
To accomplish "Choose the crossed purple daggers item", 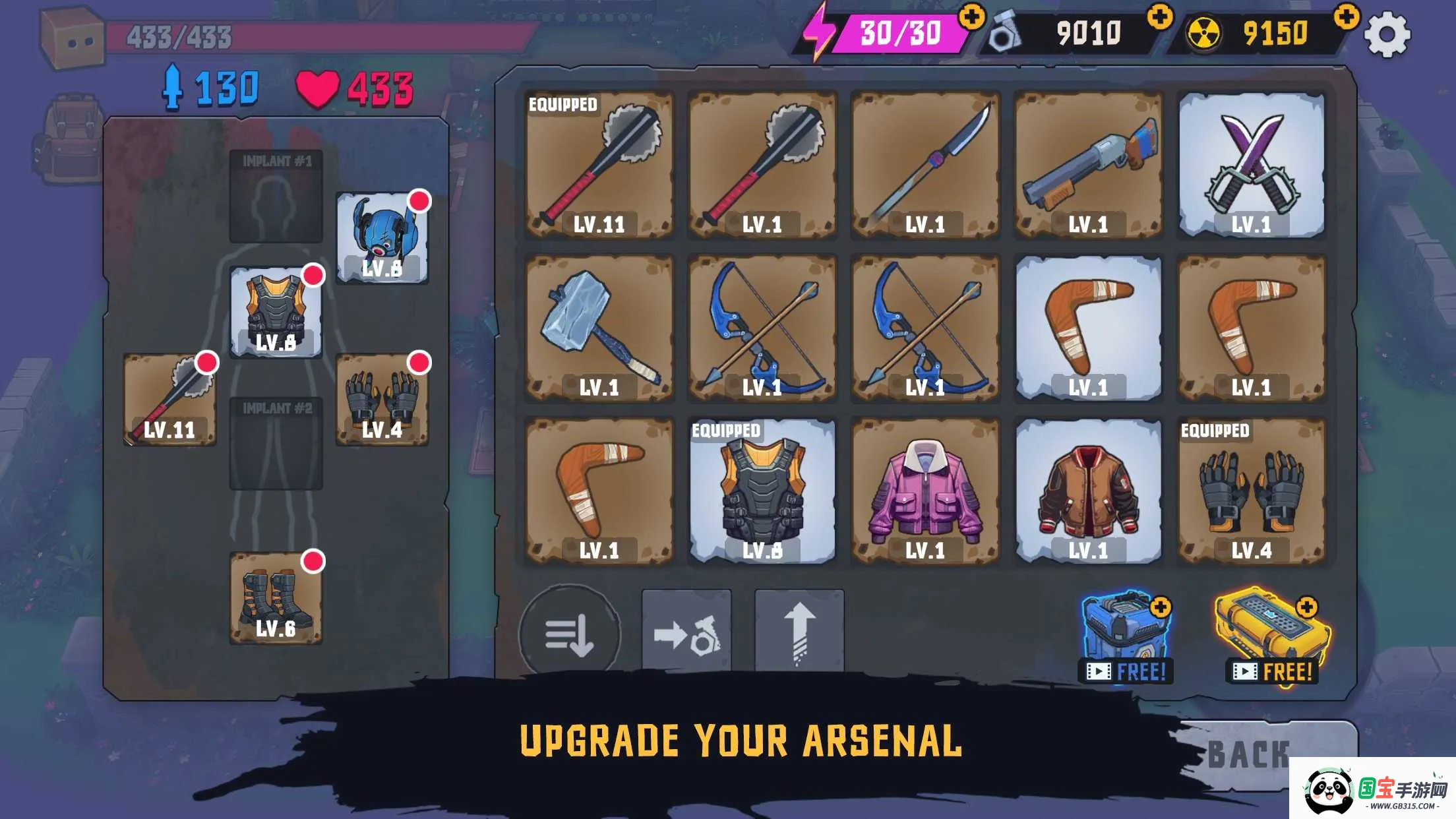I will 1251,165.
